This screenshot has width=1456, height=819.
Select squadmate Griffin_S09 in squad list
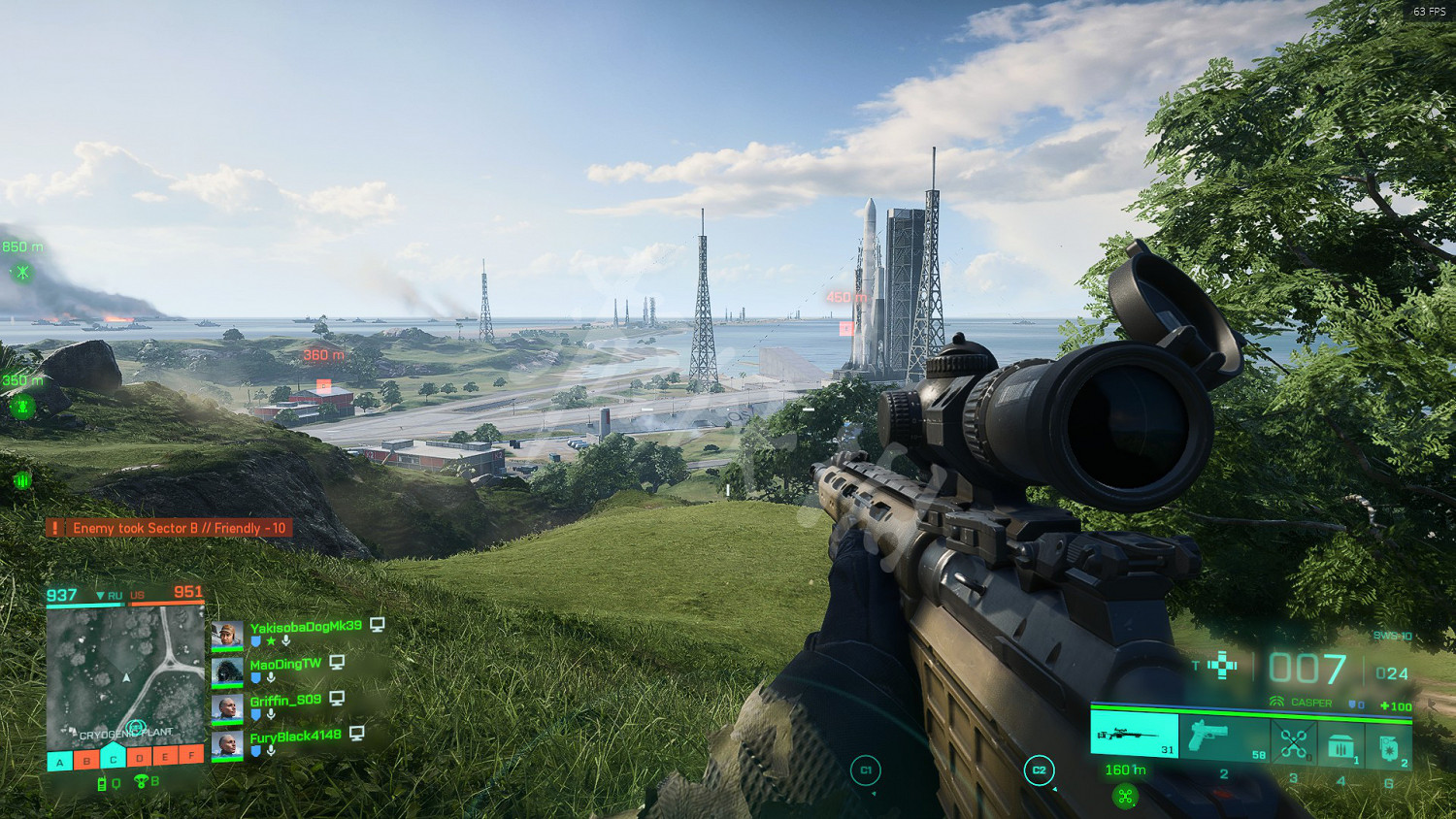pos(284,701)
